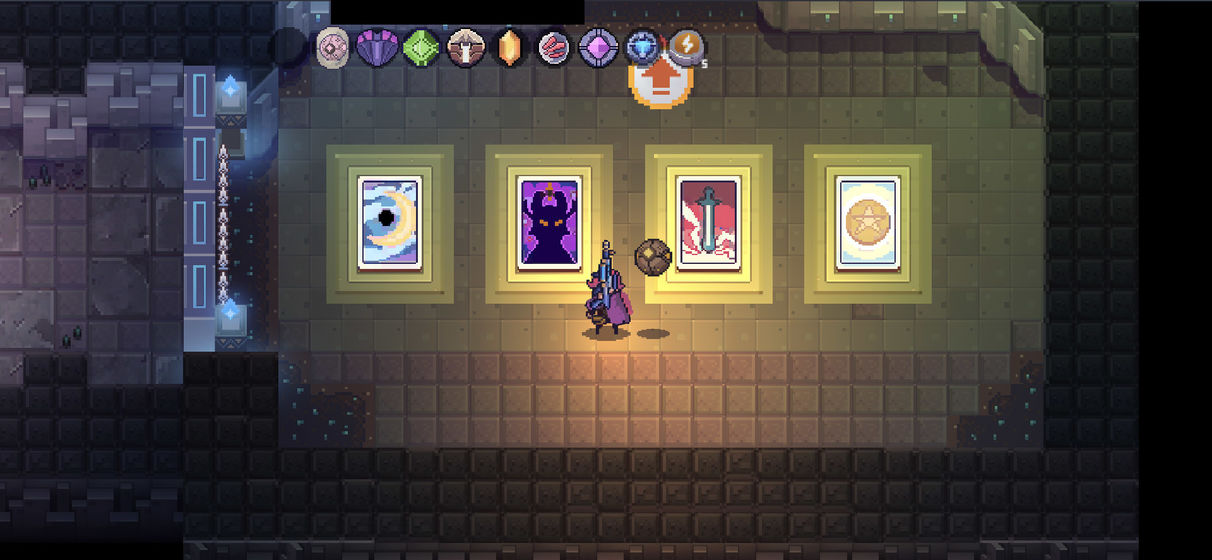
Task: Pick the crescent moon card
Action: (389, 223)
